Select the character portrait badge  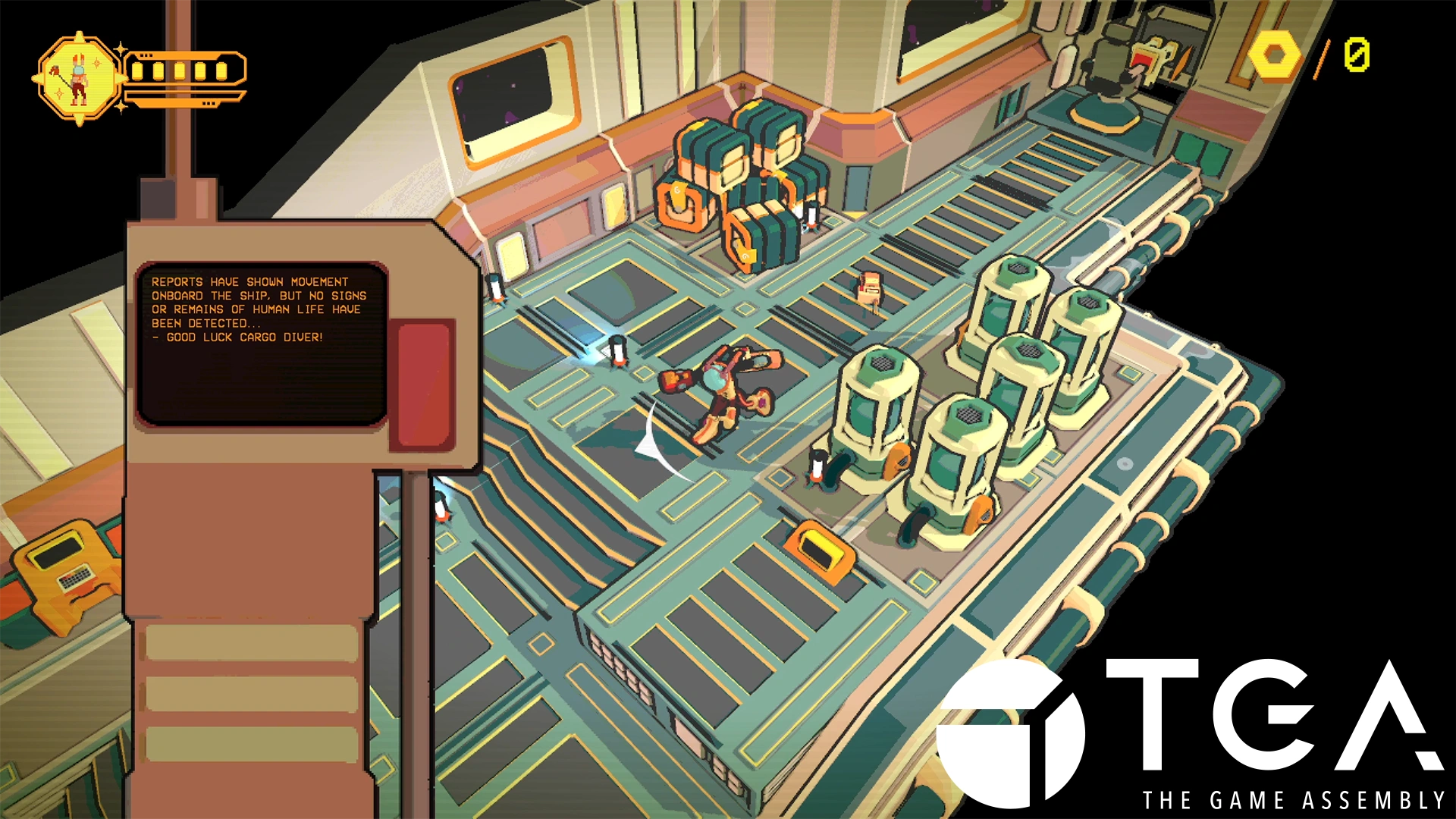point(78,79)
